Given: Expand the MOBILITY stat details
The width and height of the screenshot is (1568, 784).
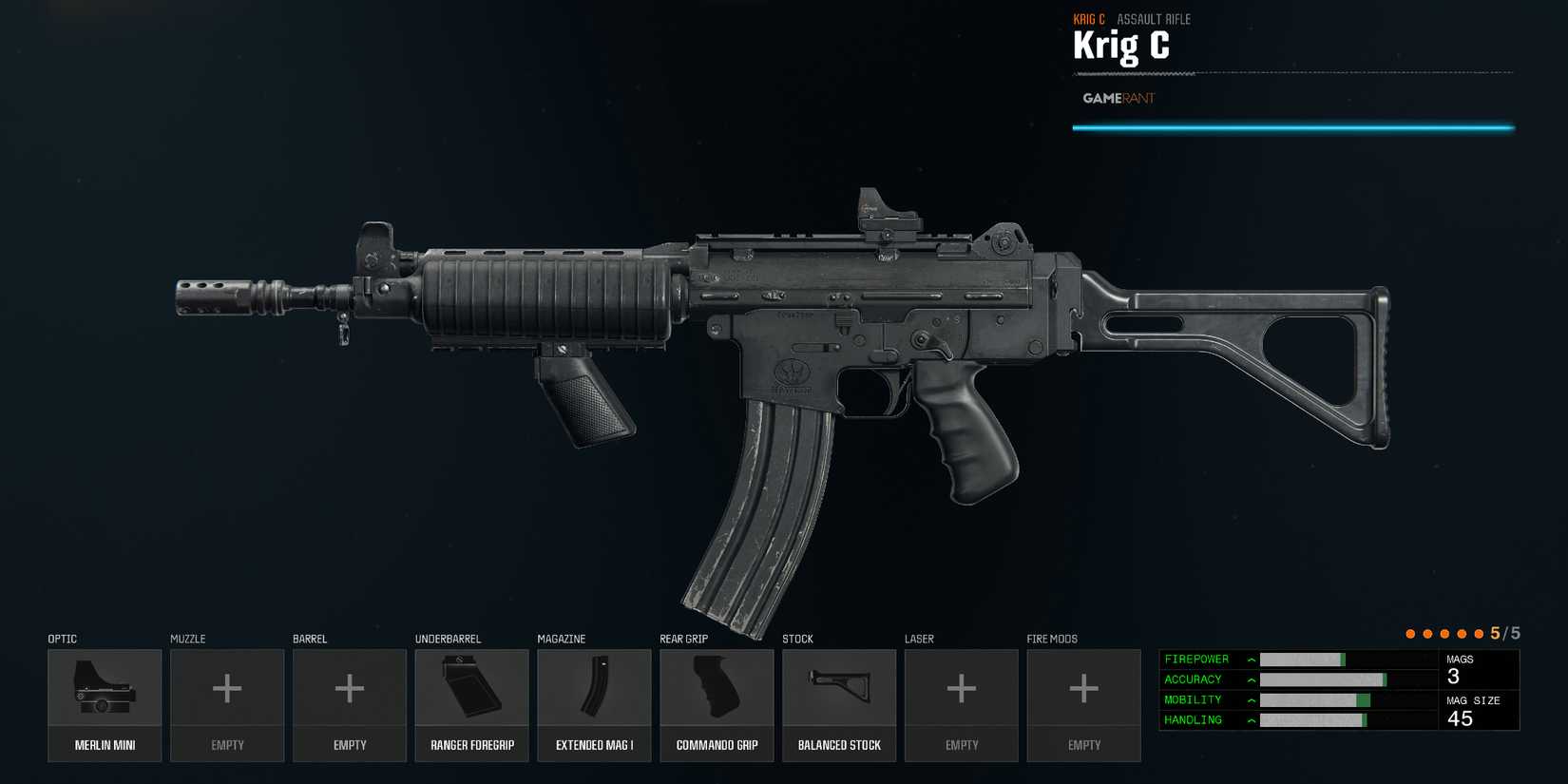Looking at the screenshot, I should [1251, 699].
